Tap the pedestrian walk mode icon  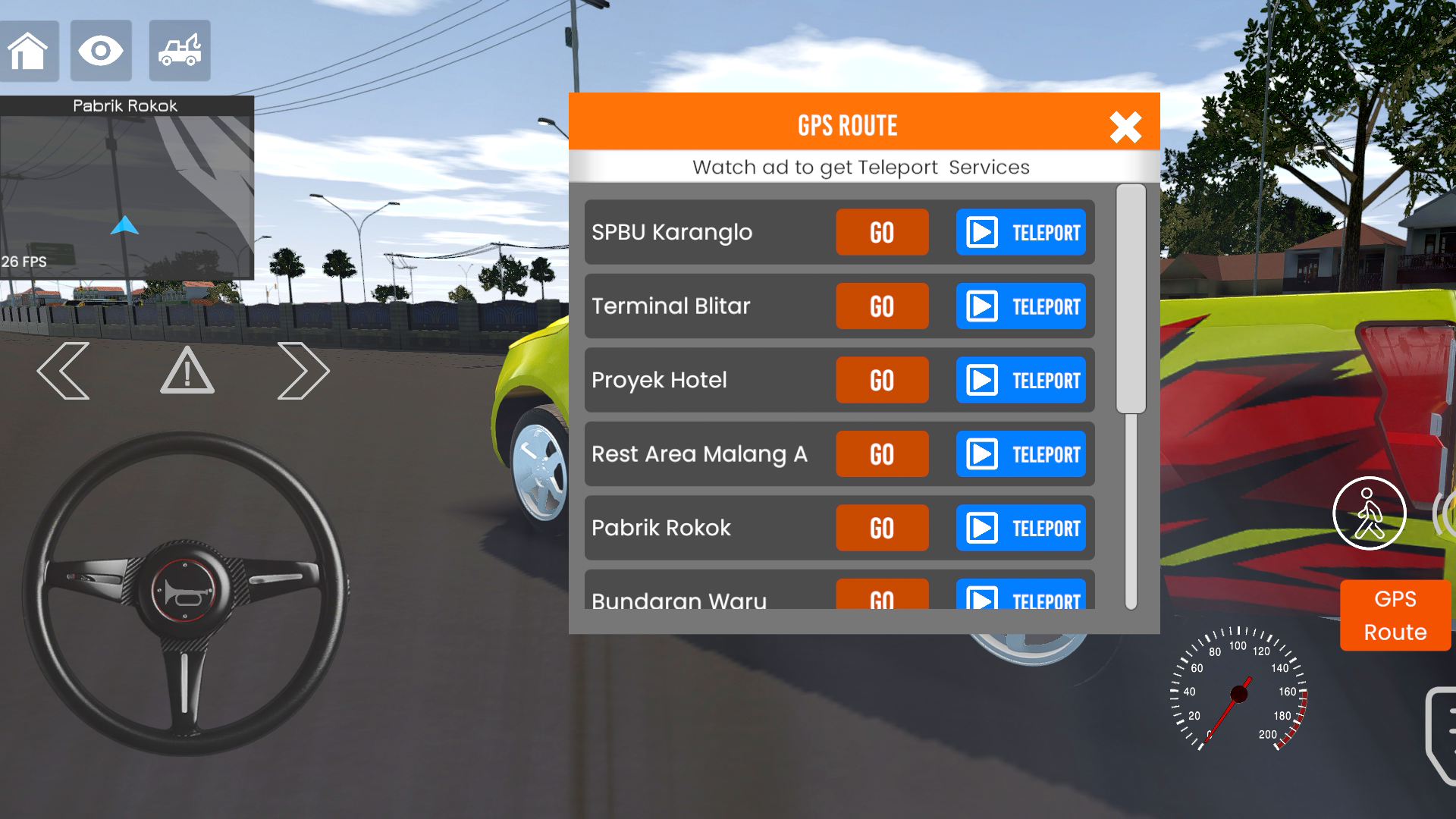pyautogui.click(x=1370, y=513)
